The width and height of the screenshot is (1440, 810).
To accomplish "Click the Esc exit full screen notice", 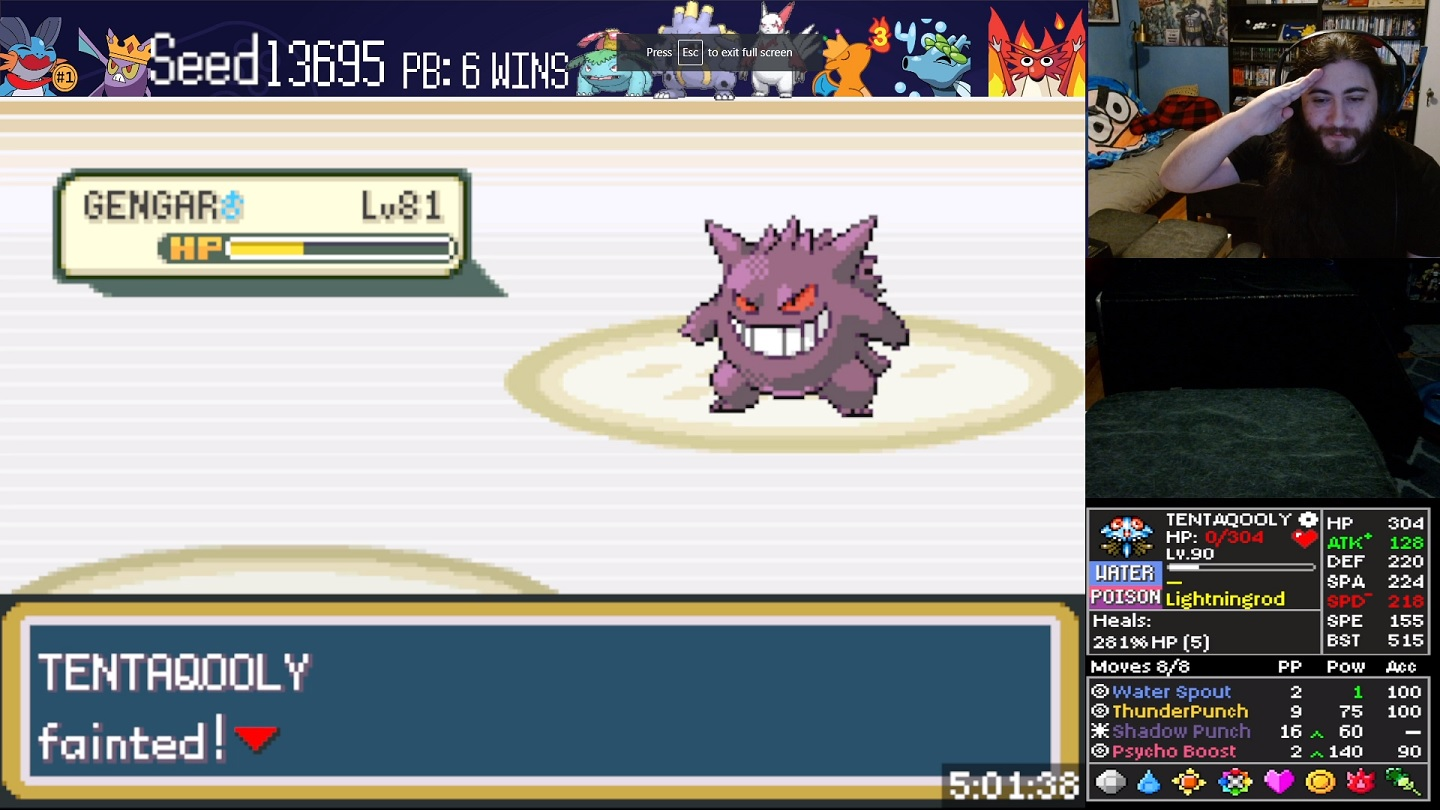I will [x=719, y=52].
